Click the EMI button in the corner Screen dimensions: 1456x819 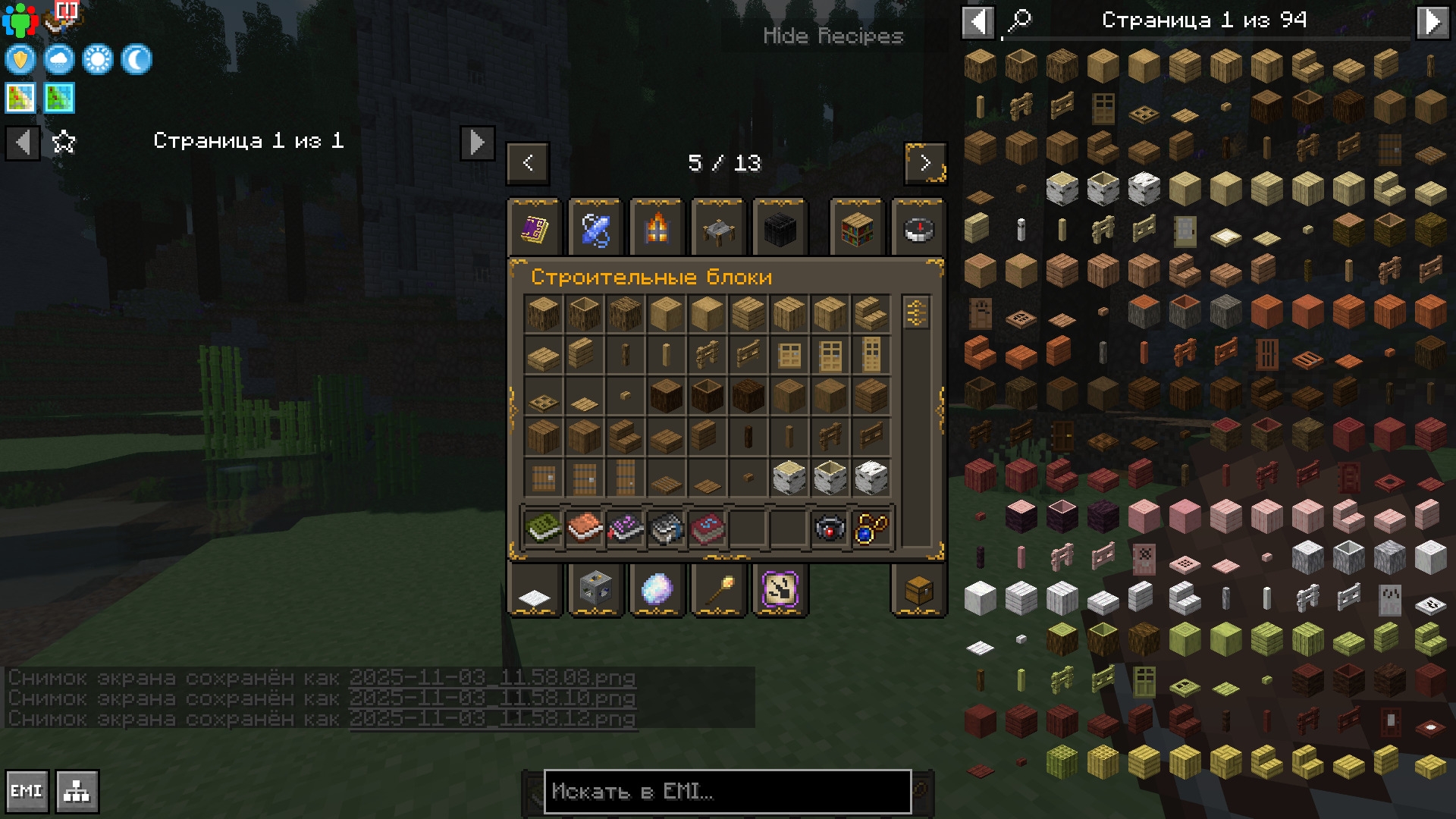(x=27, y=792)
